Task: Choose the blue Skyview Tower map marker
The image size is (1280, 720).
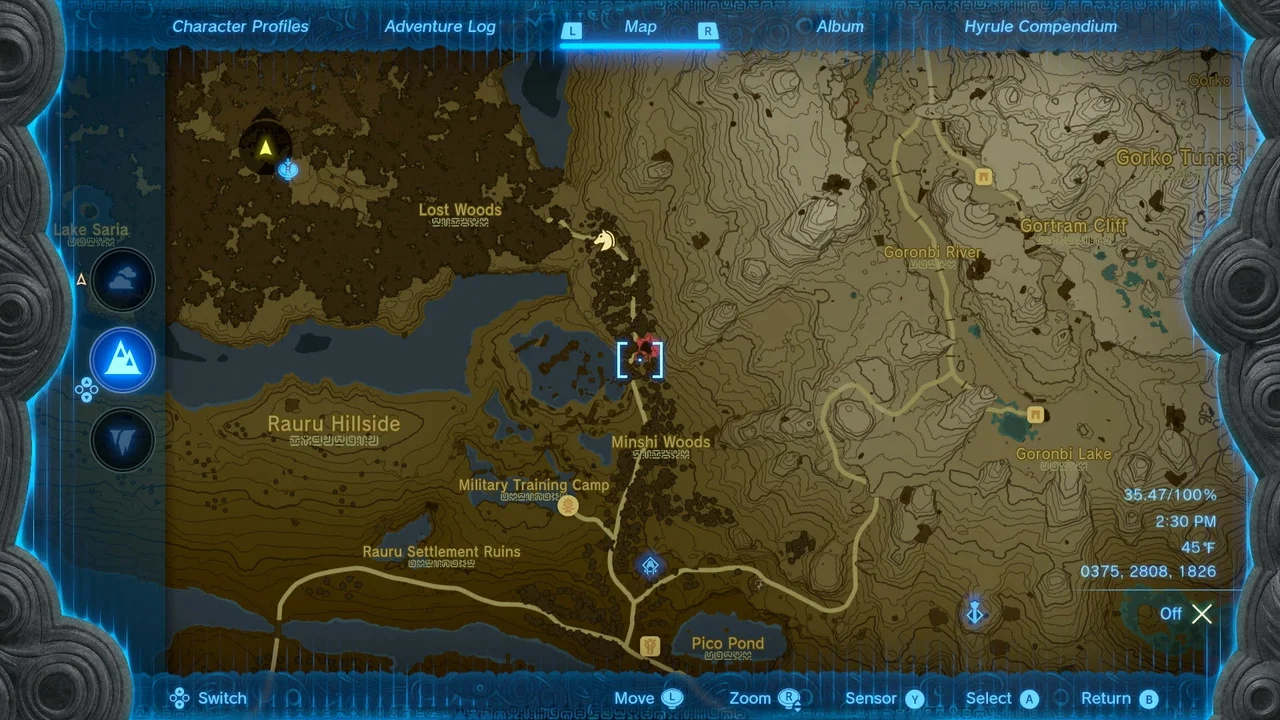Action: [976, 611]
